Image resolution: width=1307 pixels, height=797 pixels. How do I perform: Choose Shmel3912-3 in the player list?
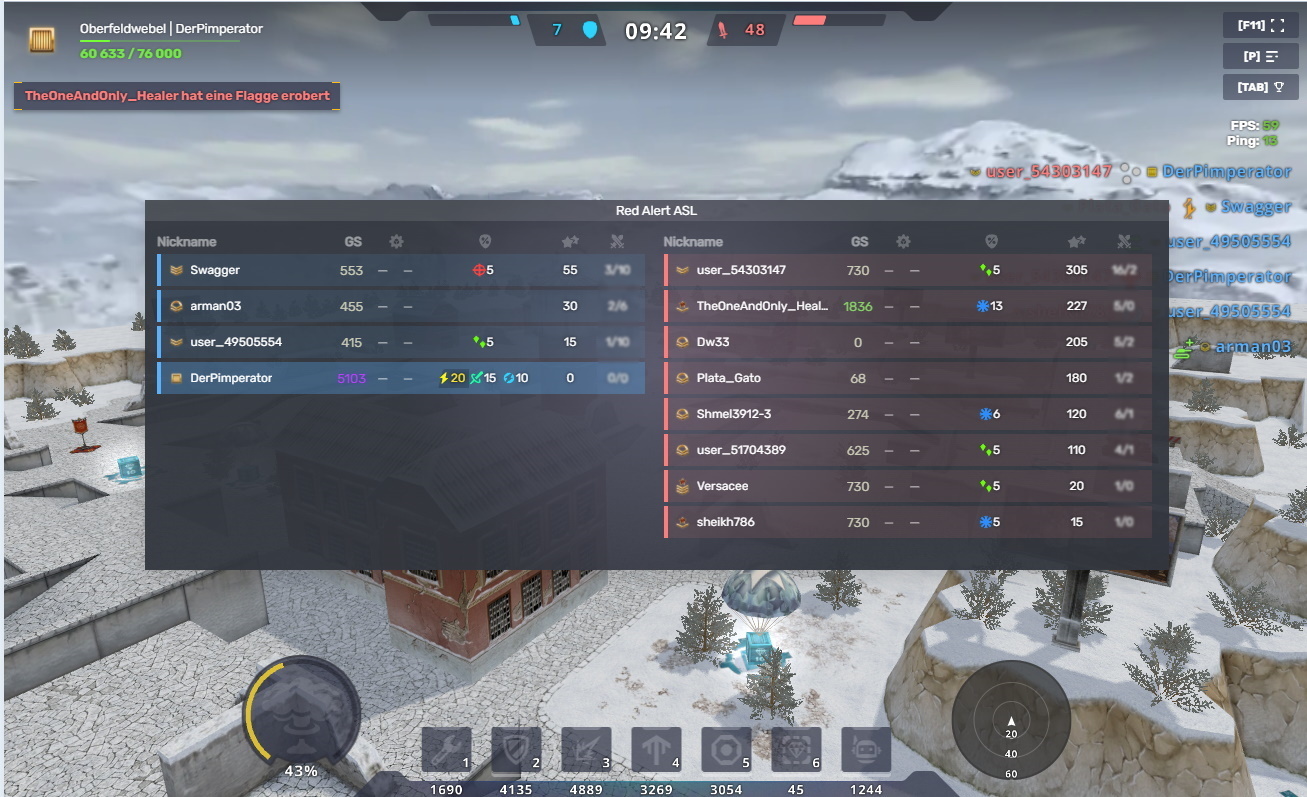click(907, 414)
